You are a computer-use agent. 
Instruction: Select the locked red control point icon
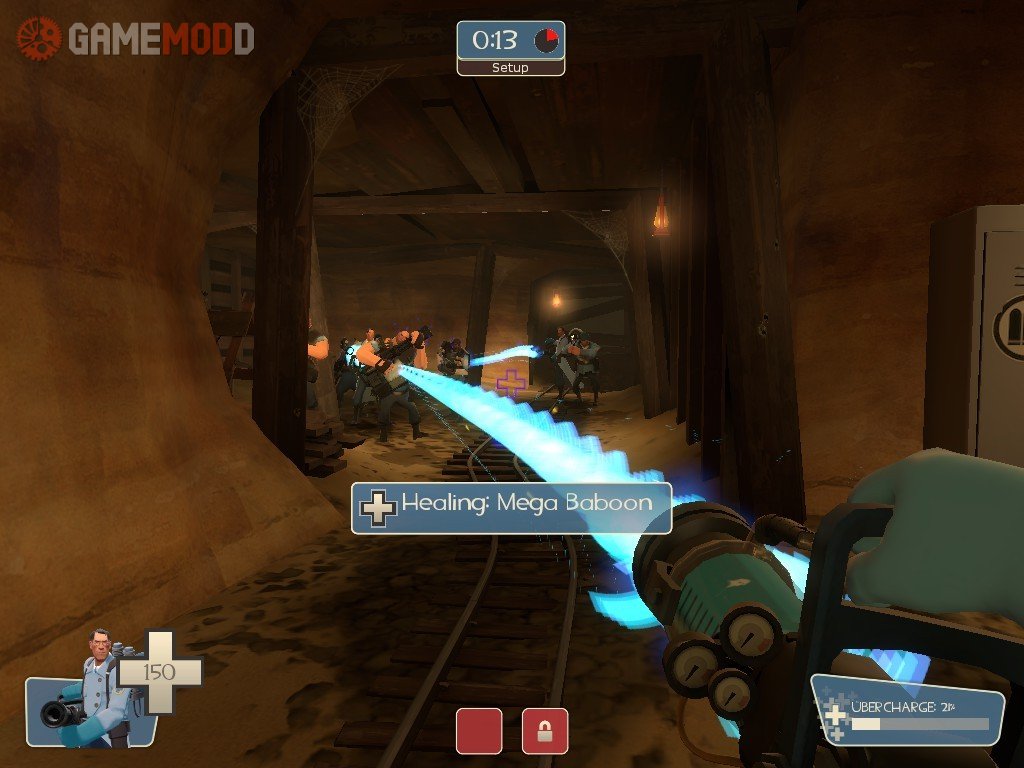tap(545, 731)
